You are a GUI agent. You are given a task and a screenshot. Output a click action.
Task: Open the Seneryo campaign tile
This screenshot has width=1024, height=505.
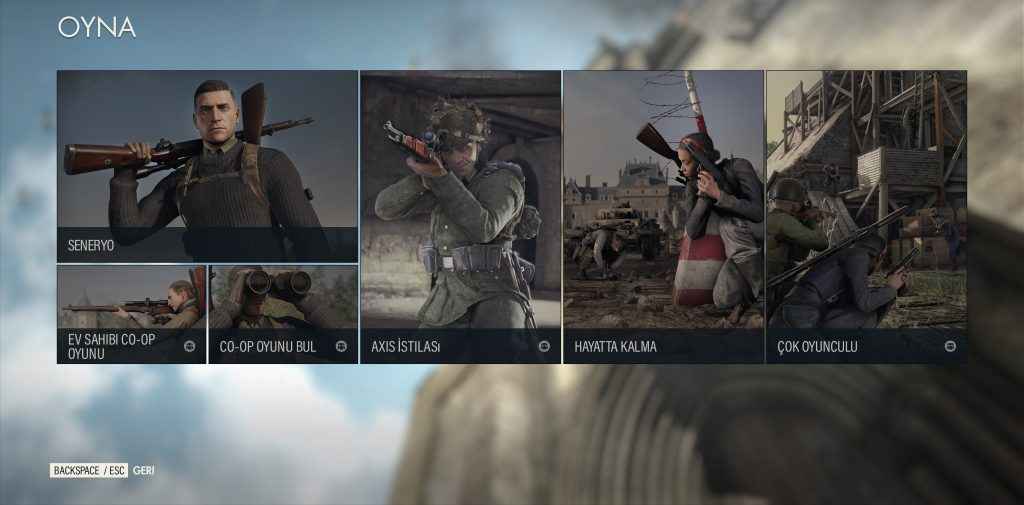[207, 166]
